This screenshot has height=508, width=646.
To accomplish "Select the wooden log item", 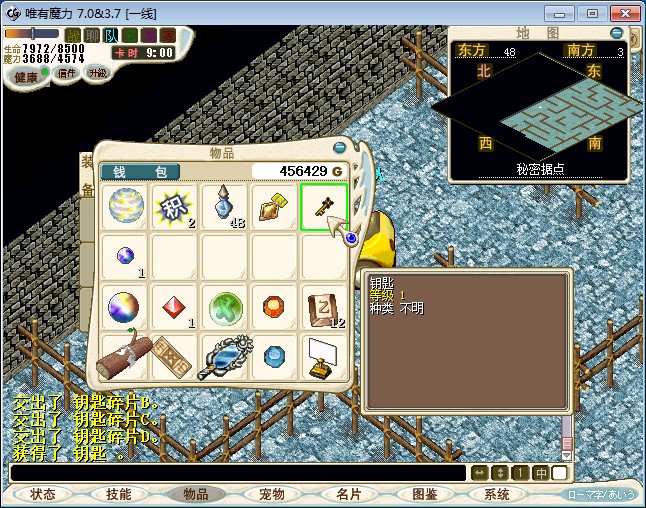I will point(125,356).
